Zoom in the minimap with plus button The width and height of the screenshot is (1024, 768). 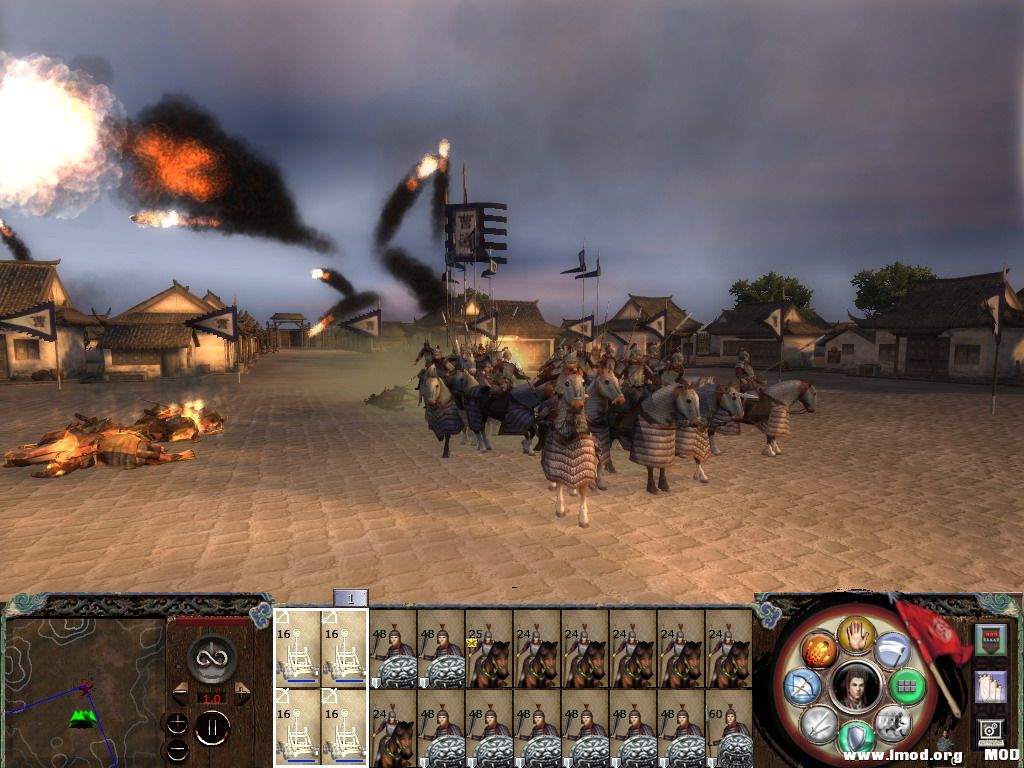[177, 723]
